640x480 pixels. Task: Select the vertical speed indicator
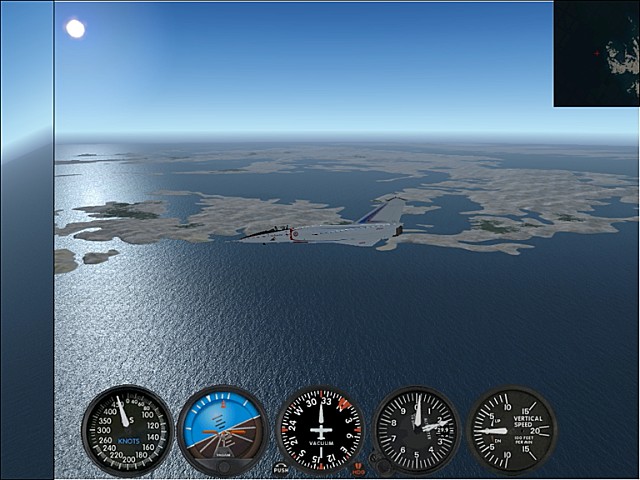click(511, 430)
